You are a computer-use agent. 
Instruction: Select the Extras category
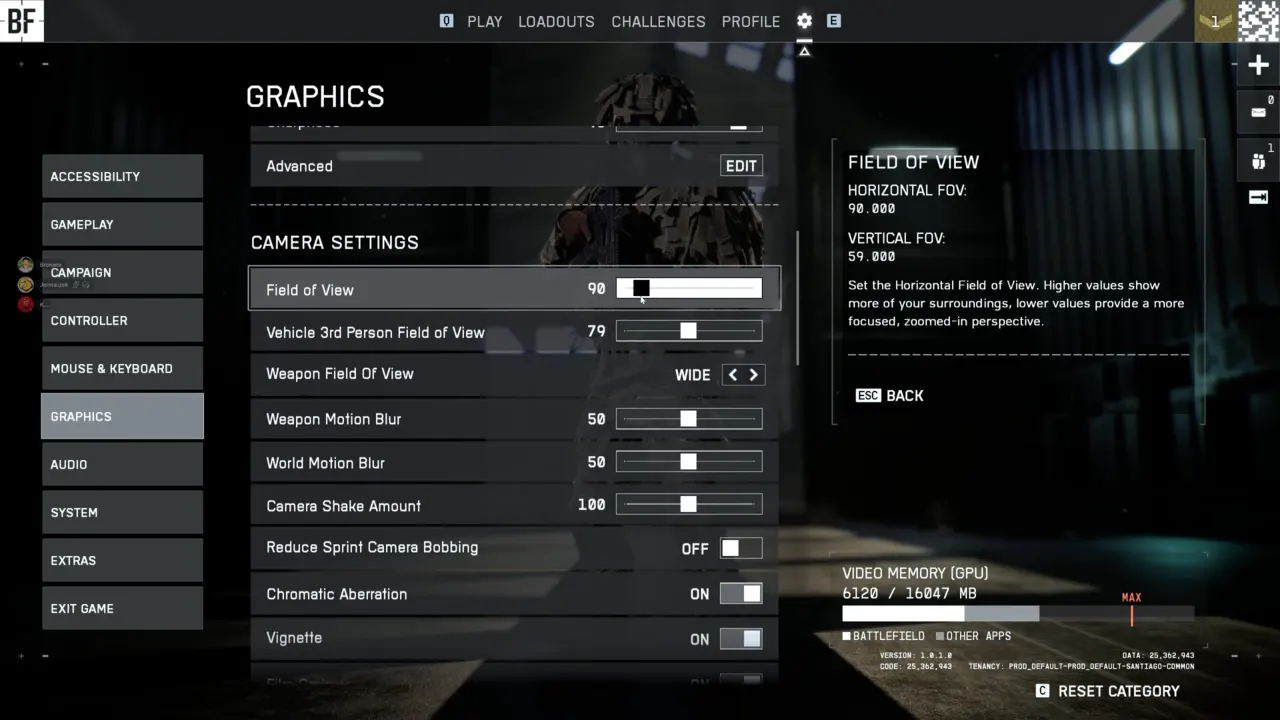[x=122, y=560]
